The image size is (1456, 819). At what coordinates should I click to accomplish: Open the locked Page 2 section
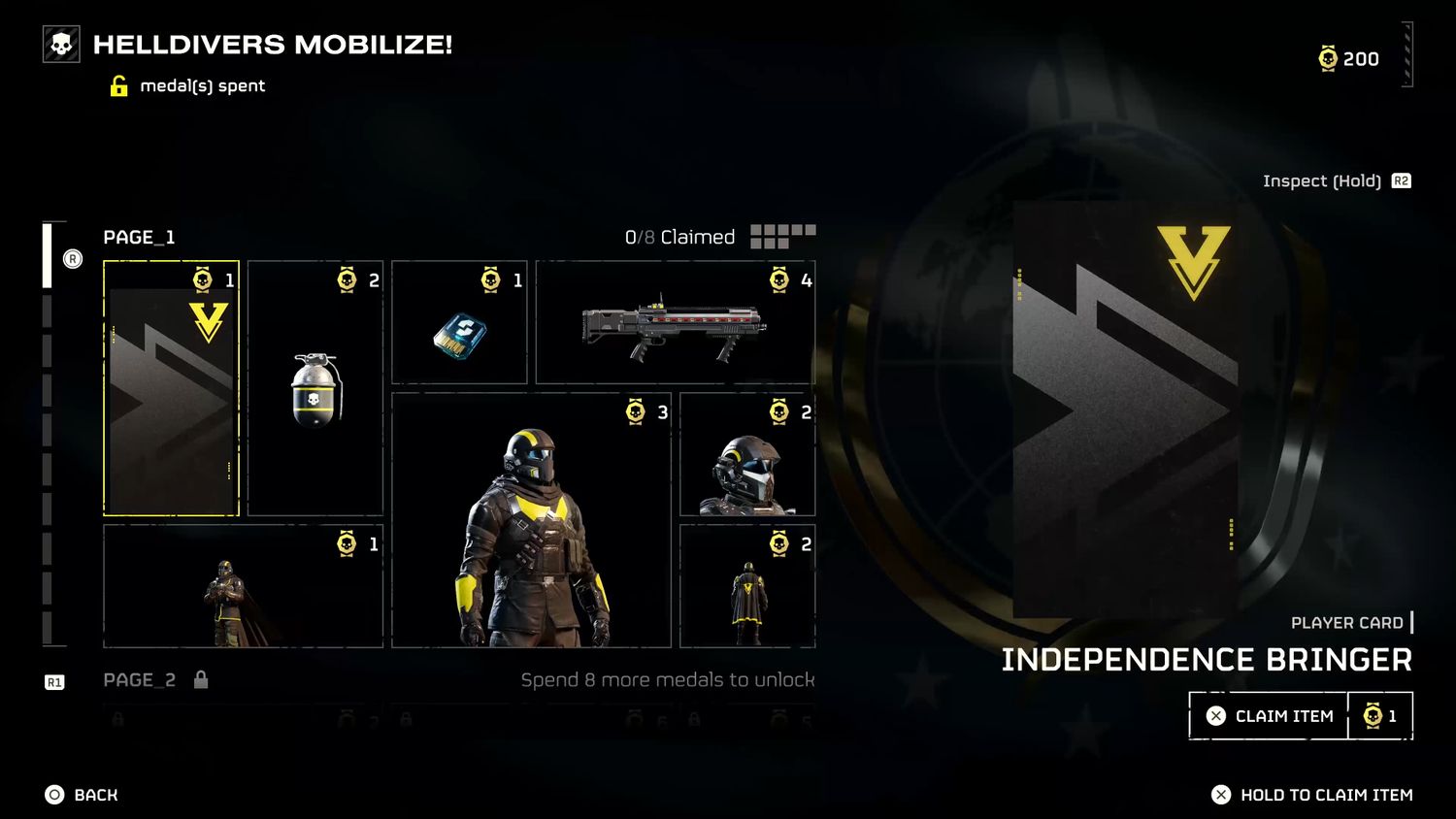coord(141,680)
